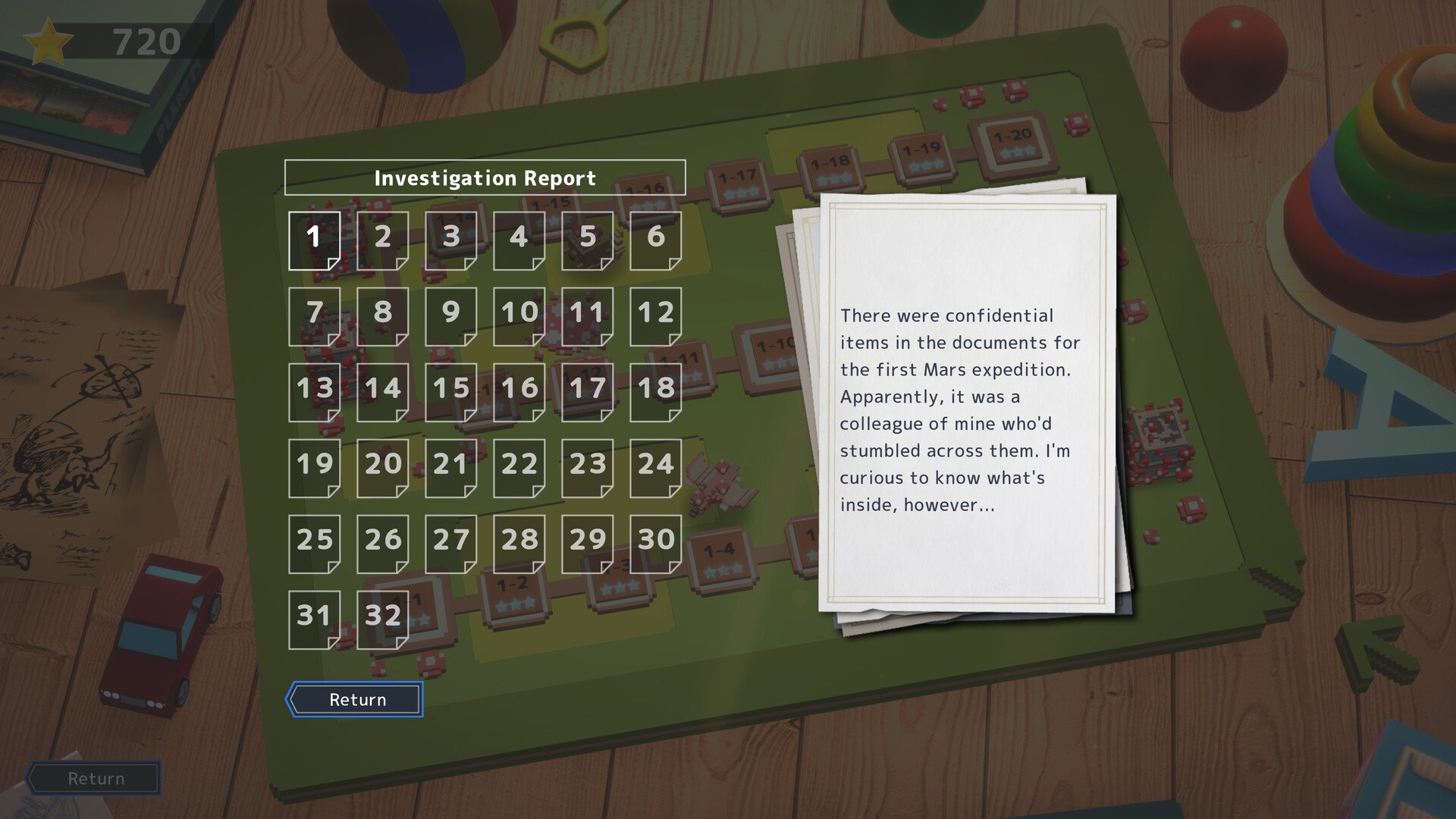Open investigation report 19
This screenshot has width=1456, height=819.
point(314,467)
